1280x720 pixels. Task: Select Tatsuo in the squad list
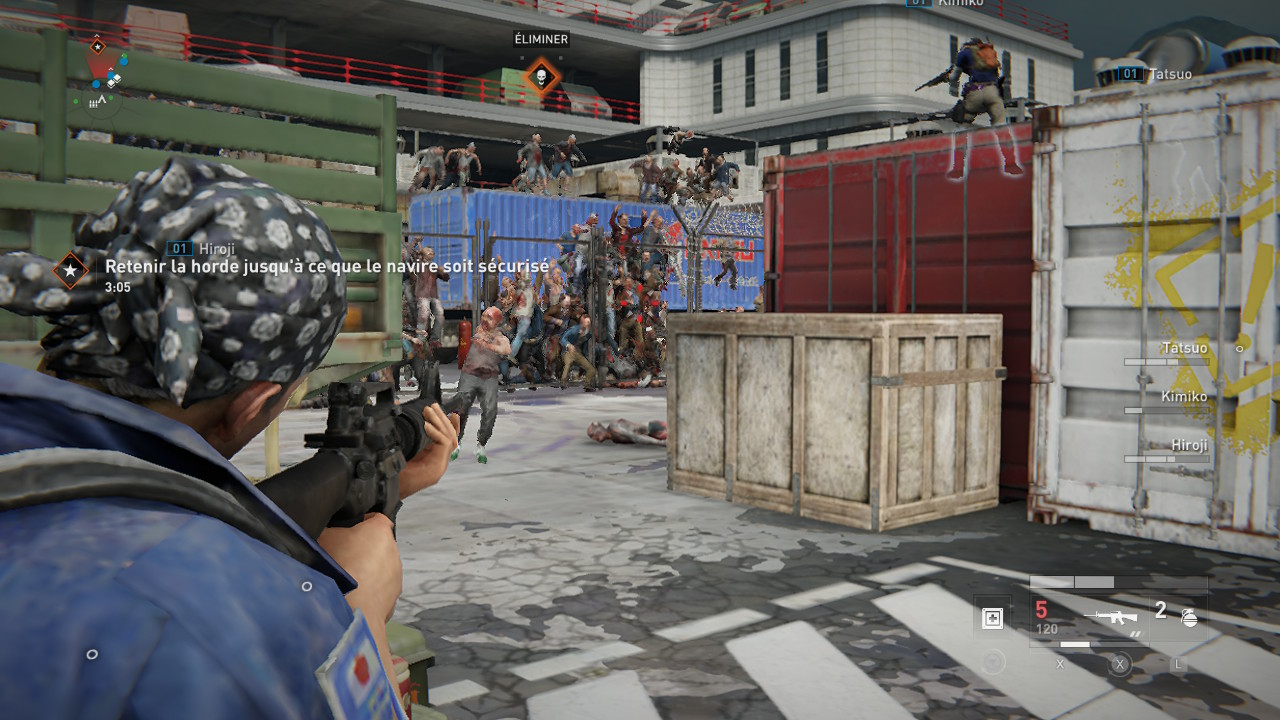pos(1184,348)
